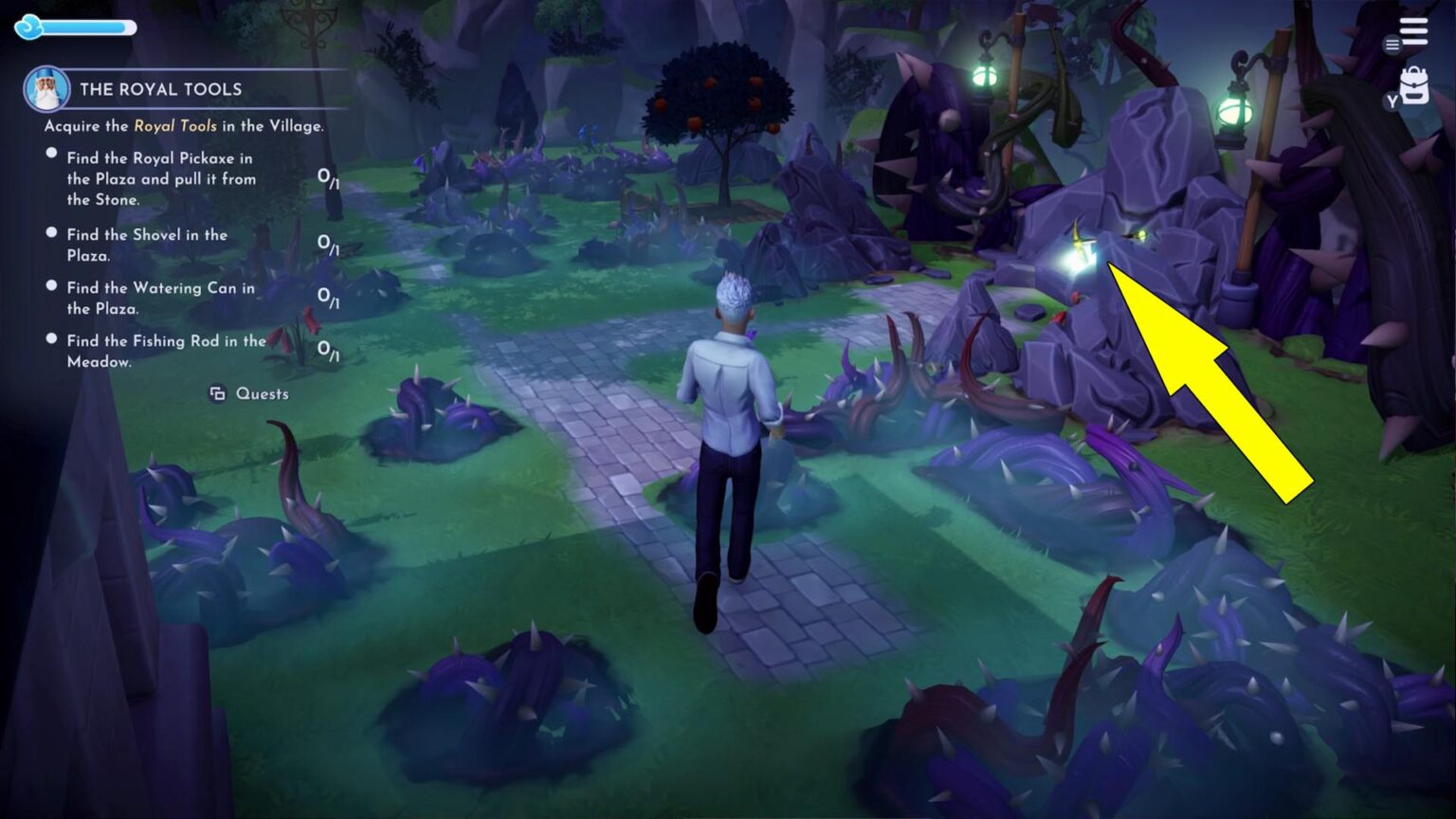Click the blue Dreamlight swirl icon

pos(29,27)
